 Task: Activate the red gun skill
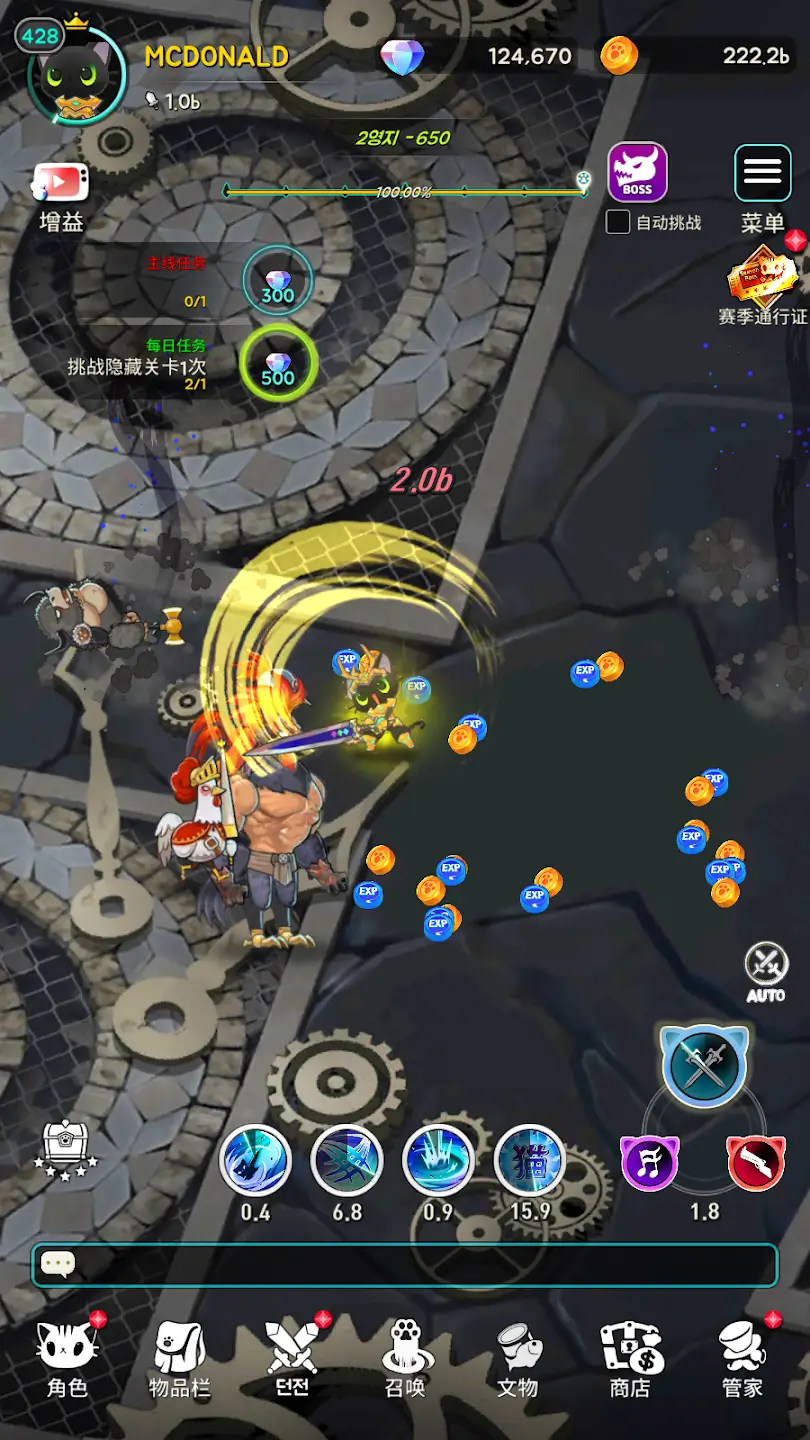tap(756, 1163)
